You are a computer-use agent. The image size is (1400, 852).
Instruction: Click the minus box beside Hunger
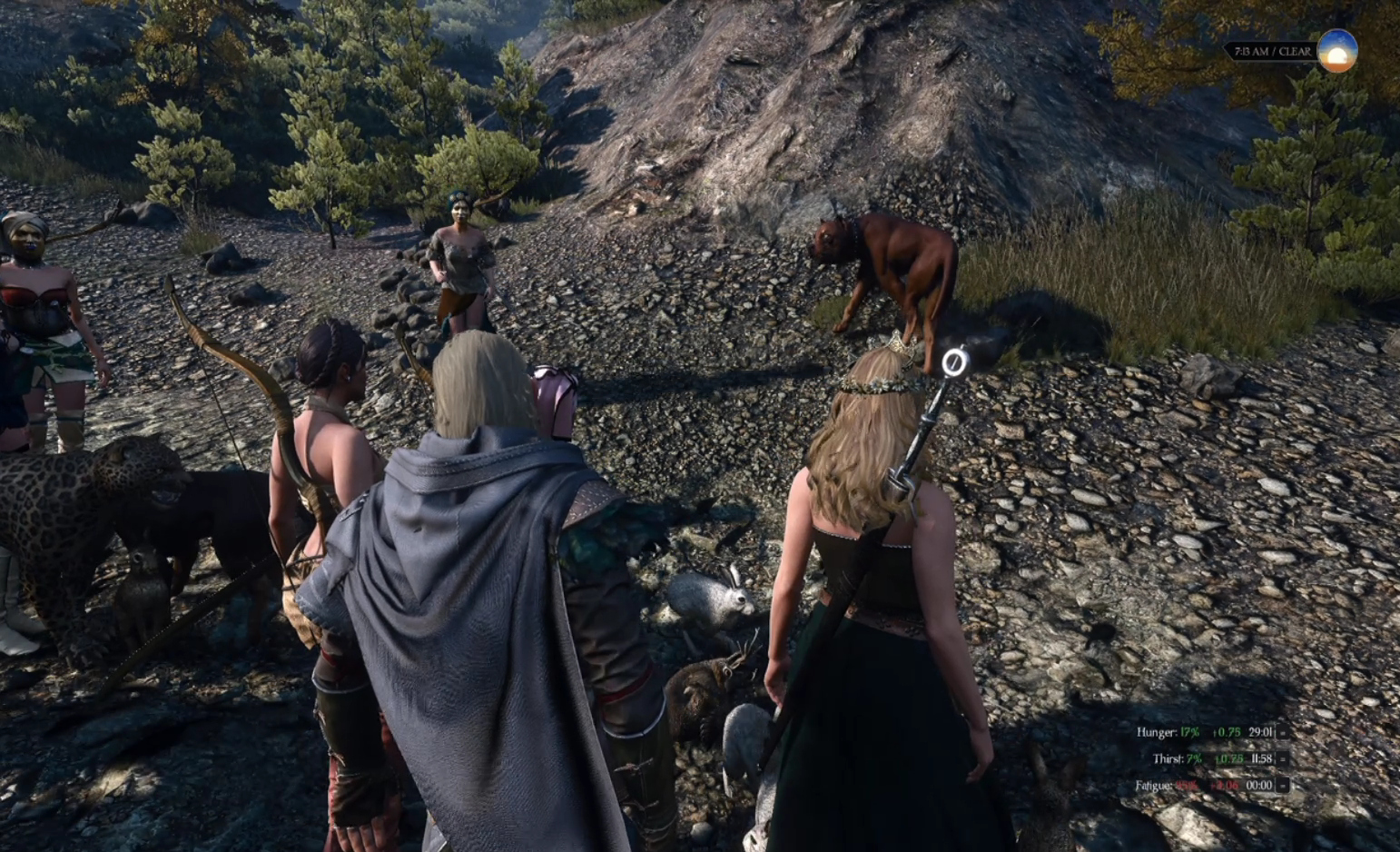[x=1283, y=732]
